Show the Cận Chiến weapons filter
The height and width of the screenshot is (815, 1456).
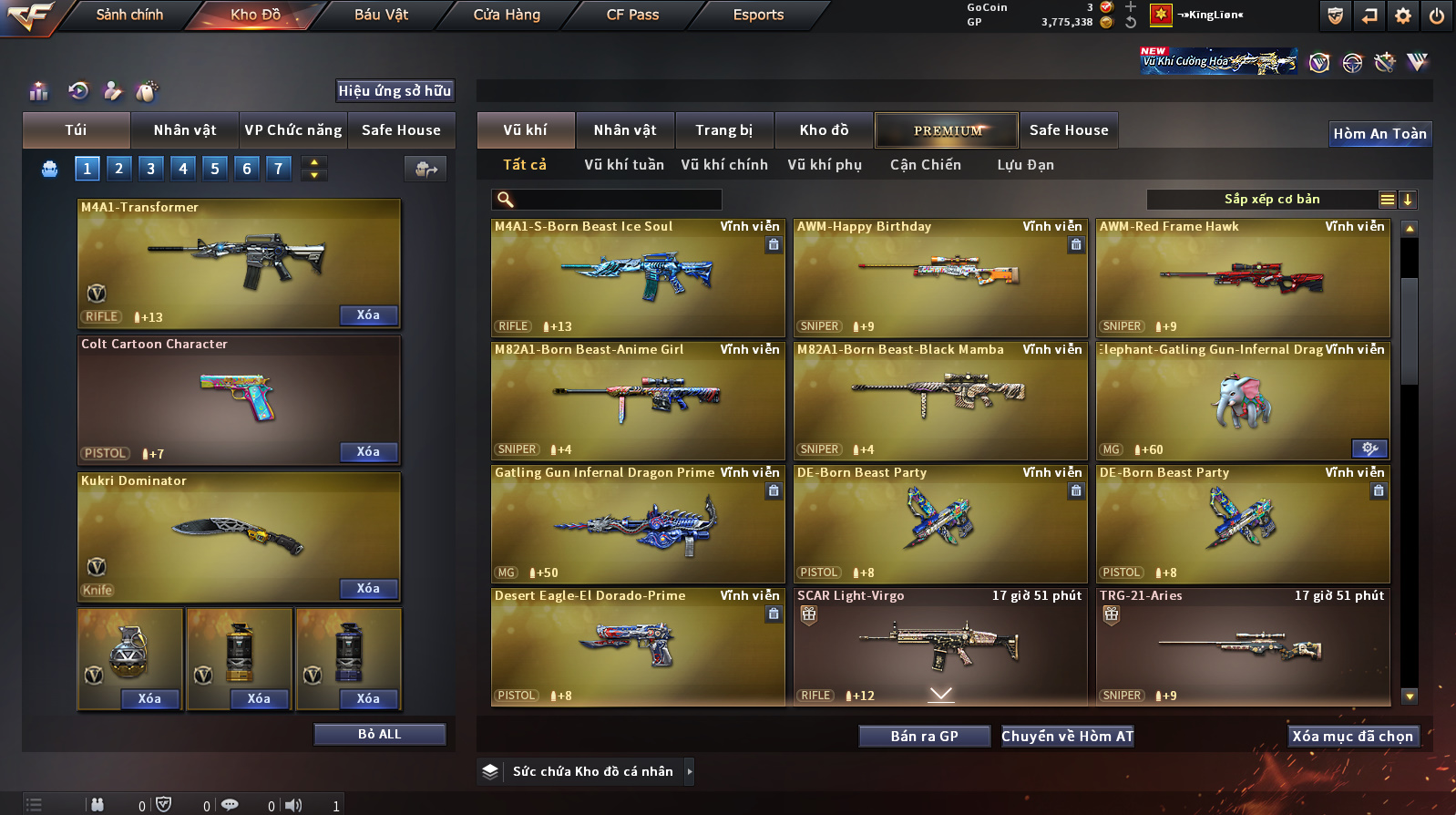925,165
